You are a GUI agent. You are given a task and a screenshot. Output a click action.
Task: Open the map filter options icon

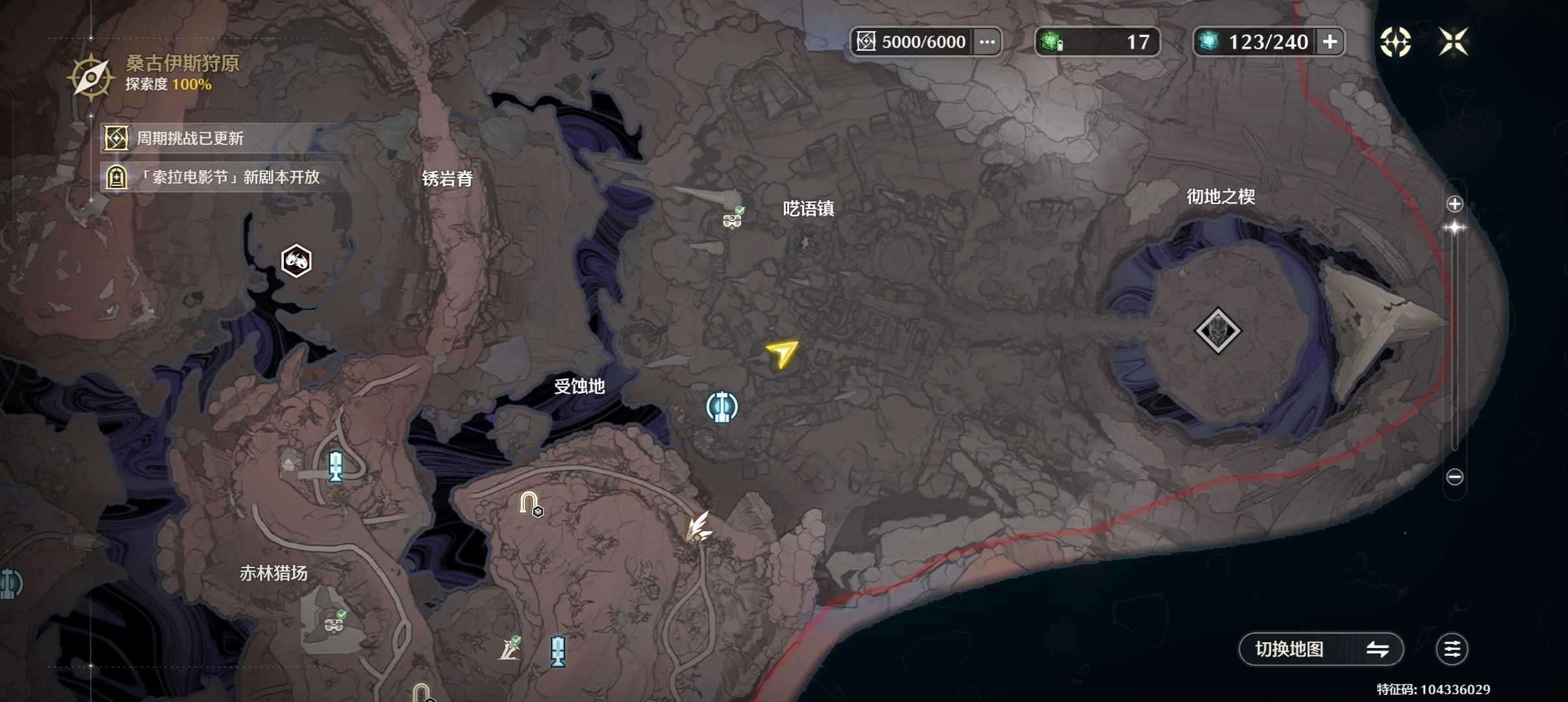pyautogui.click(x=1453, y=649)
